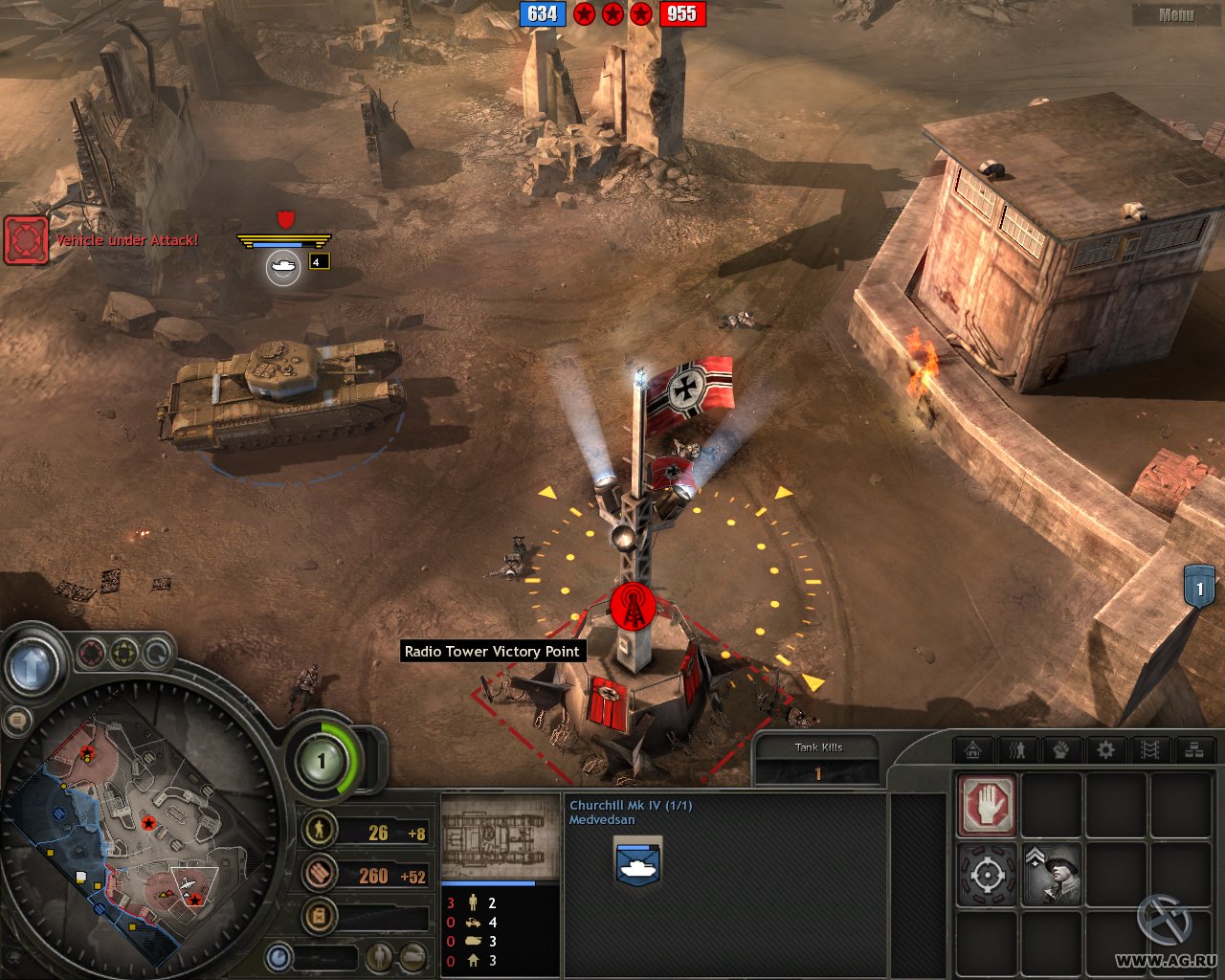Select the stacked boxes tab

click(1193, 750)
